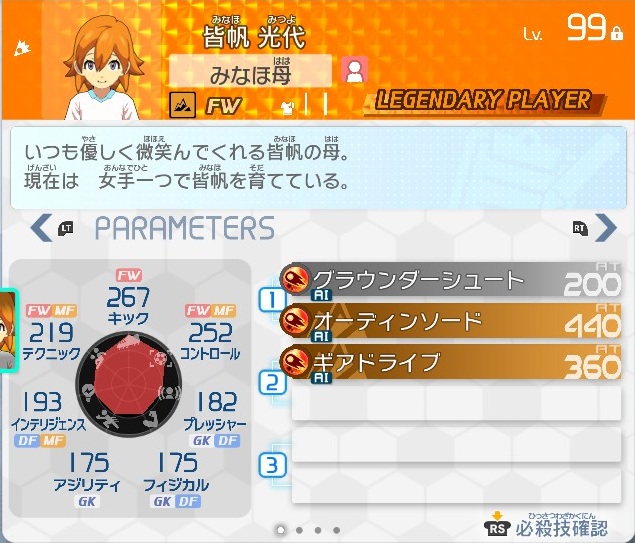Image resolution: width=635 pixels, height=543 pixels.
Task: Select the グラウンダーシュート technique row
Action: click(450, 282)
